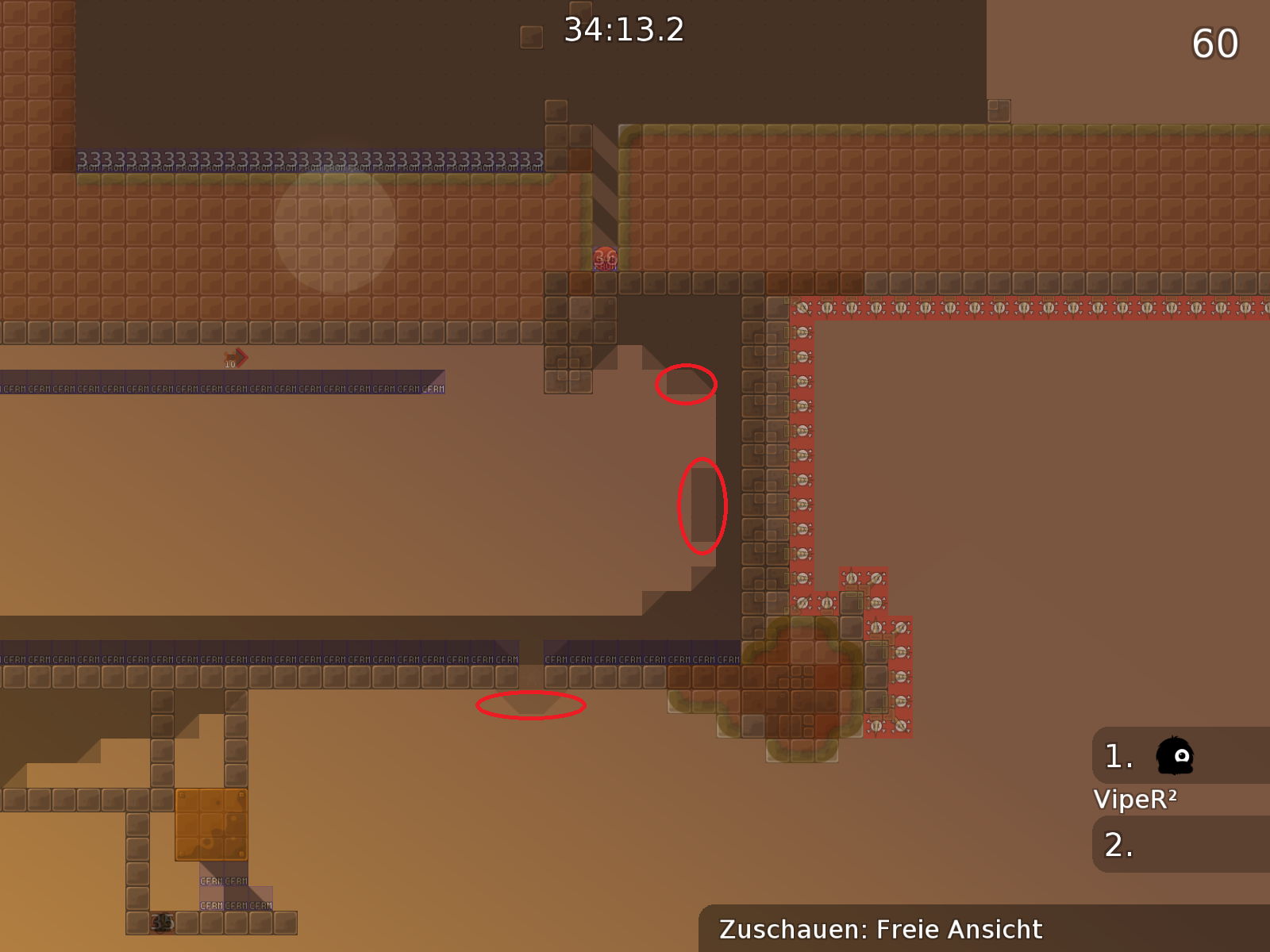Open the Zuschauen: Freie Ansicht spectator bar

coord(881,928)
